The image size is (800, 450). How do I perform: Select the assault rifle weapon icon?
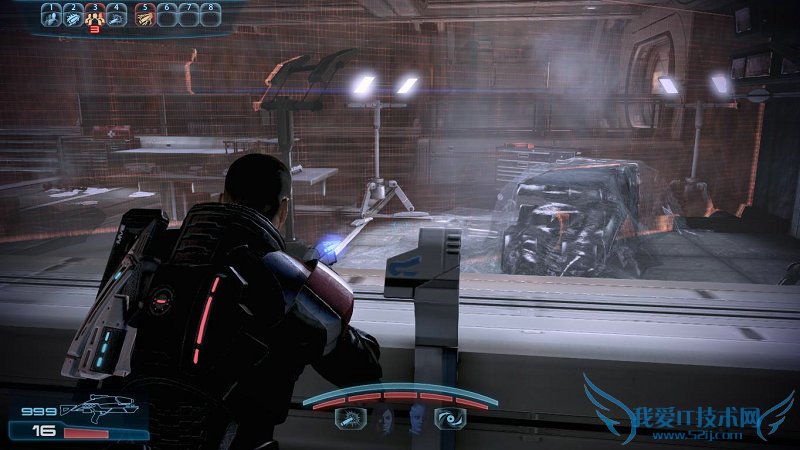click(x=89, y=410)
